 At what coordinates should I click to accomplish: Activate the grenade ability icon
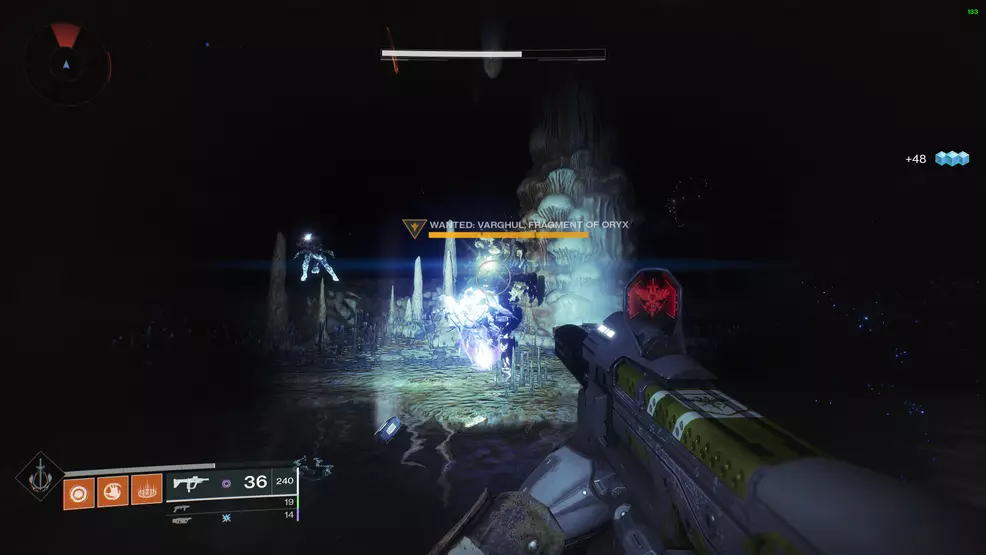point(79,493)
